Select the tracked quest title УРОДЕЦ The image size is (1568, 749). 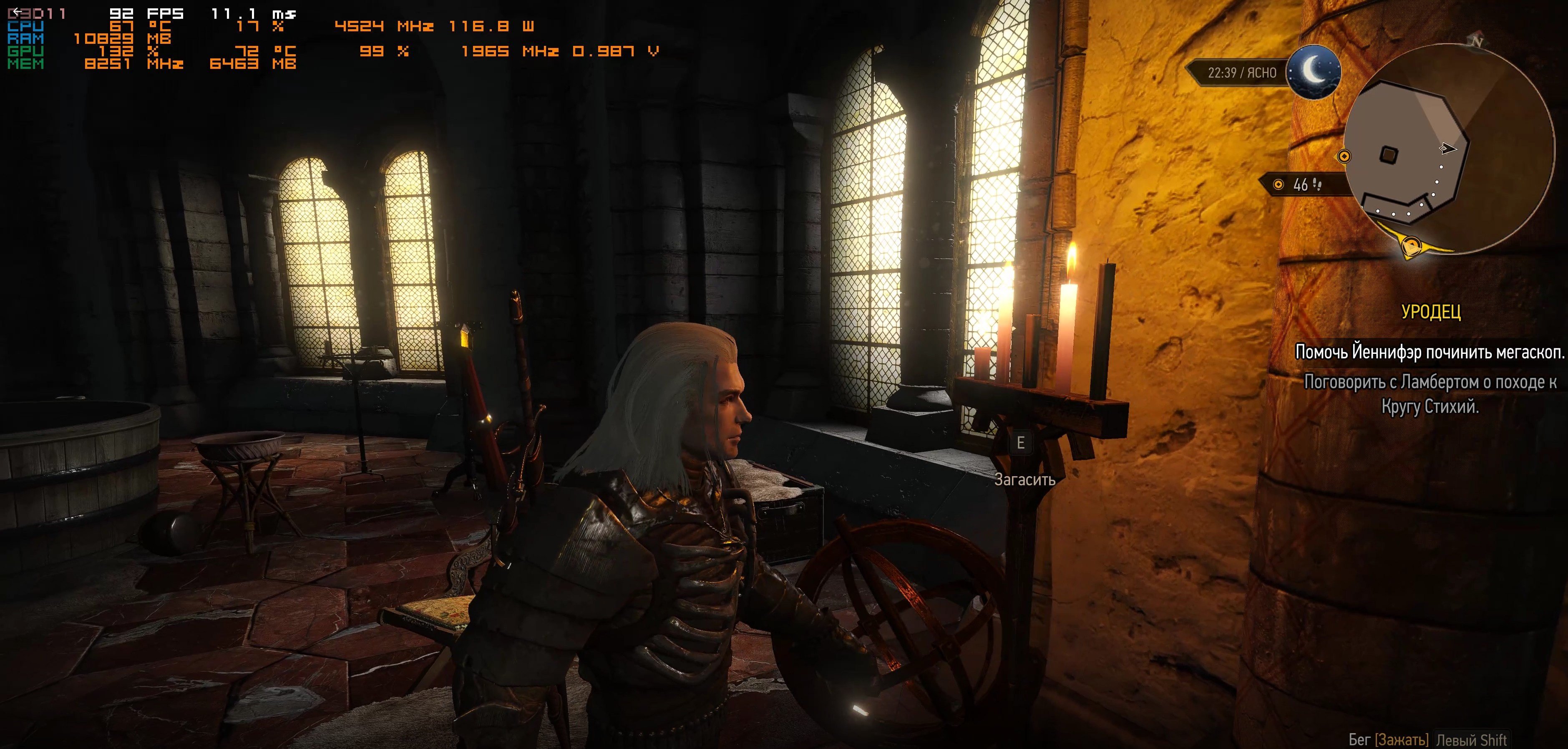pyautogui.click(x=1430, y=312)
